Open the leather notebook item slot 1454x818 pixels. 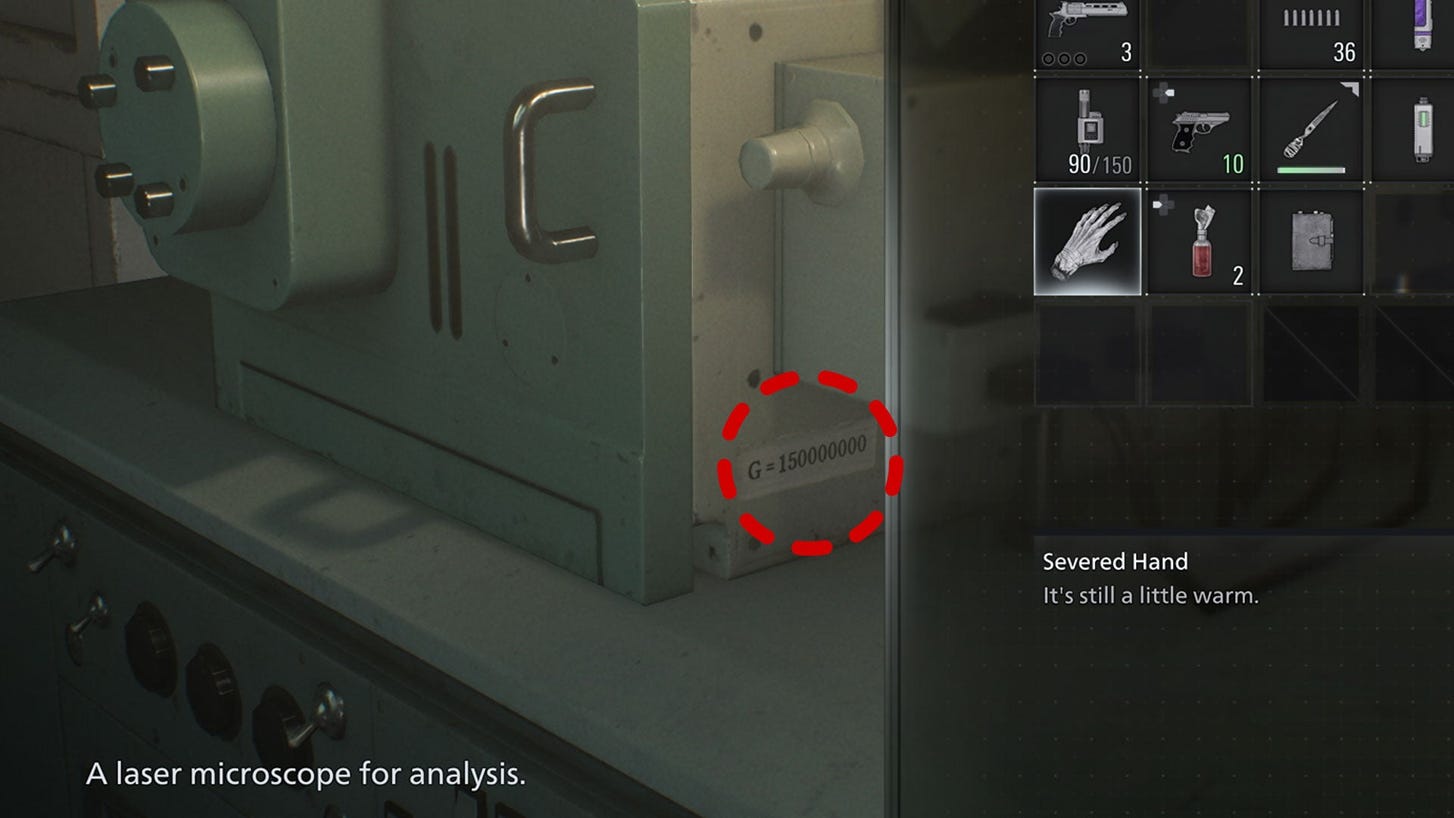click(x=1311, y=241)
